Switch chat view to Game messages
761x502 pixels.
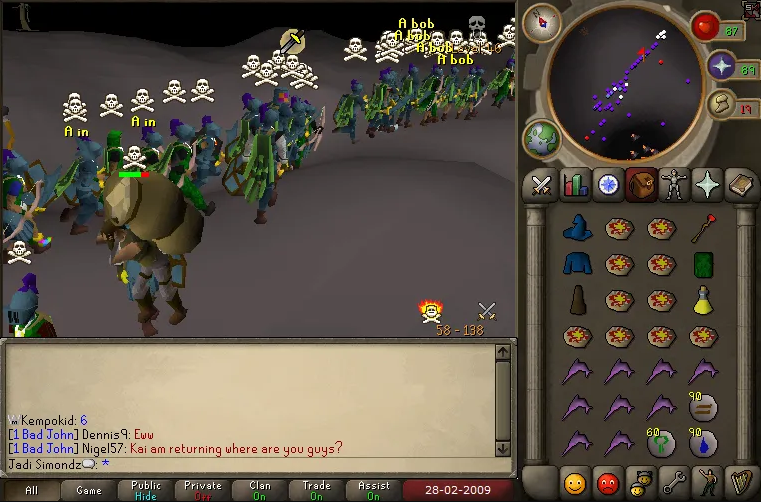coord(89,490)
